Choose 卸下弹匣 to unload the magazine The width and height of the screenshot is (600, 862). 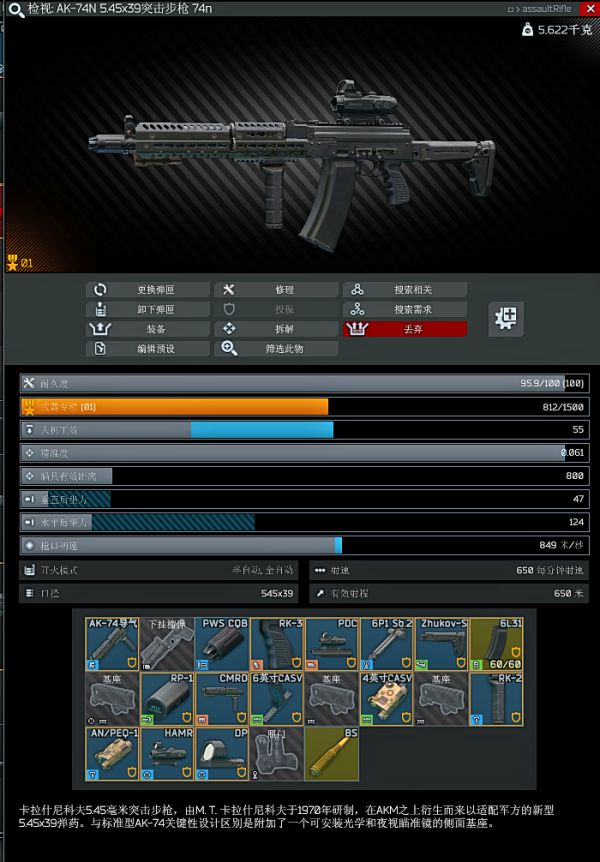147,310
